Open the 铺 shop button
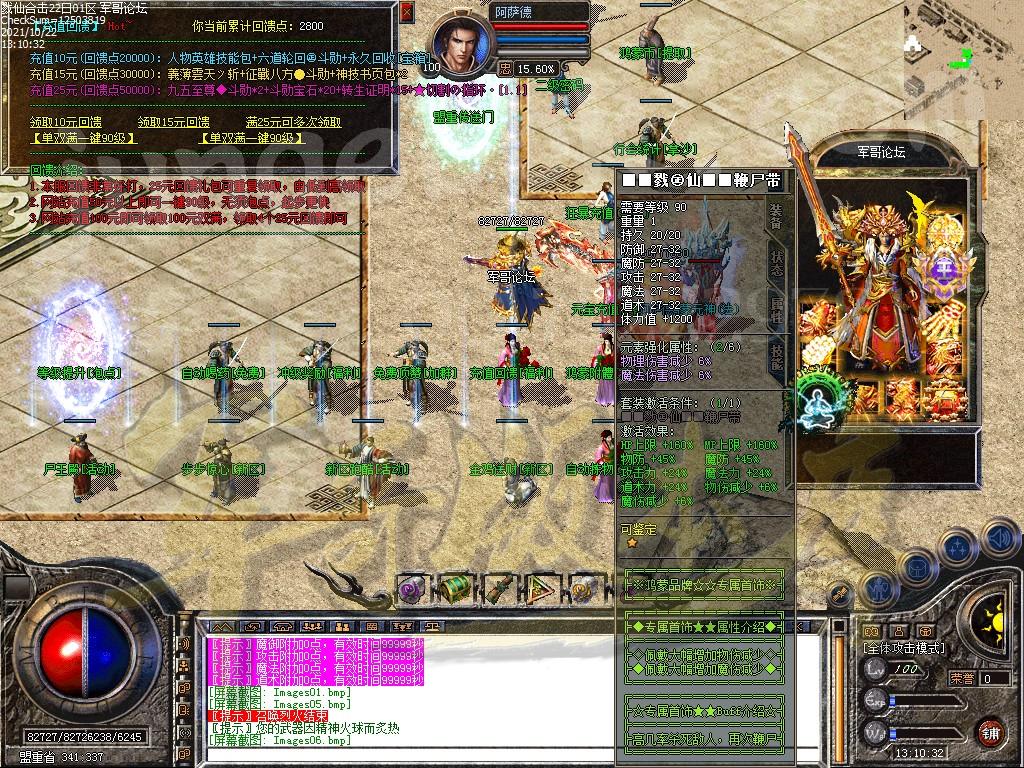The image size is (1024, 768). [x=989, y=731]
